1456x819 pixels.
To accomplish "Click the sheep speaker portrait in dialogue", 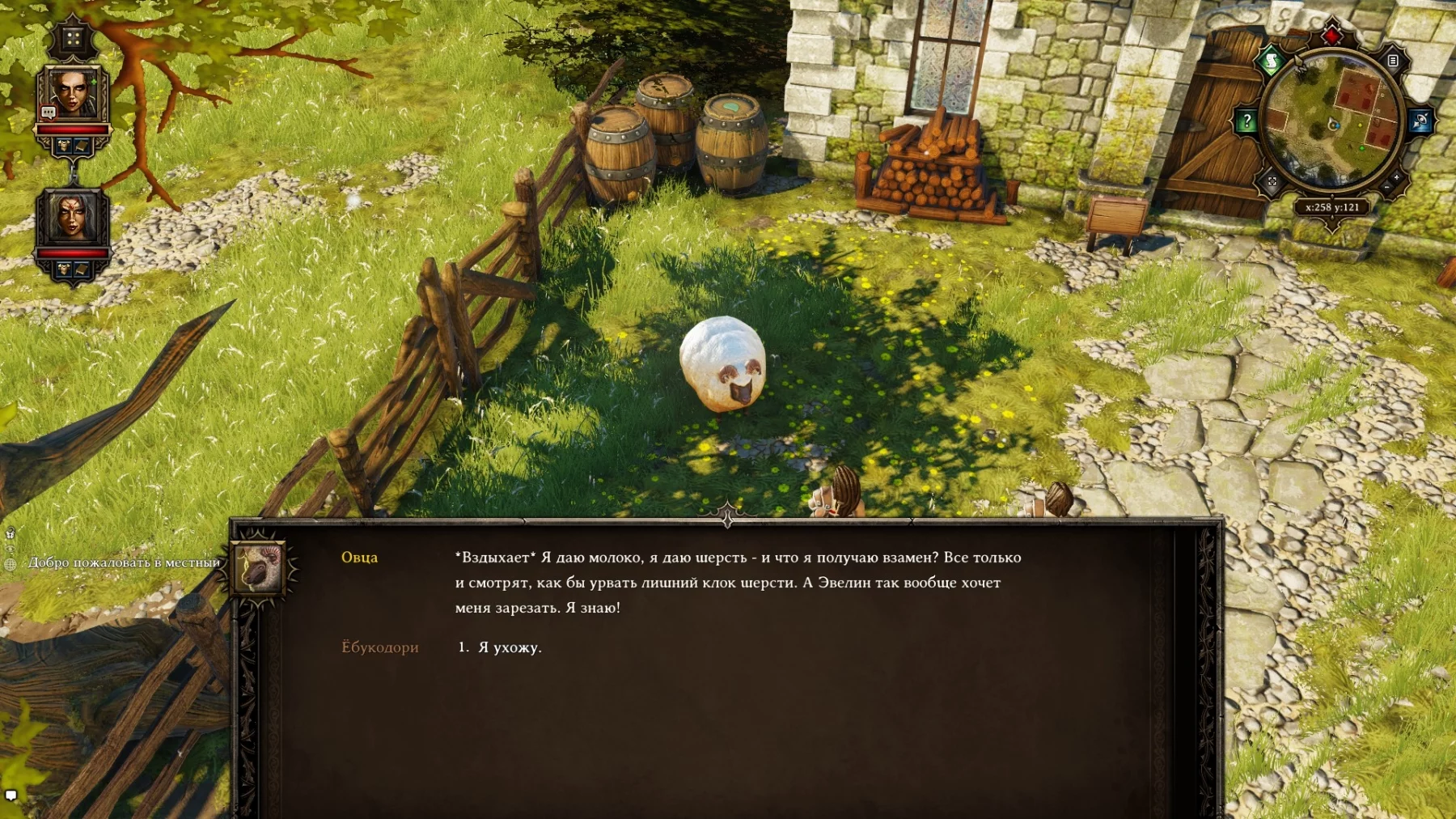I will point(259,567).
